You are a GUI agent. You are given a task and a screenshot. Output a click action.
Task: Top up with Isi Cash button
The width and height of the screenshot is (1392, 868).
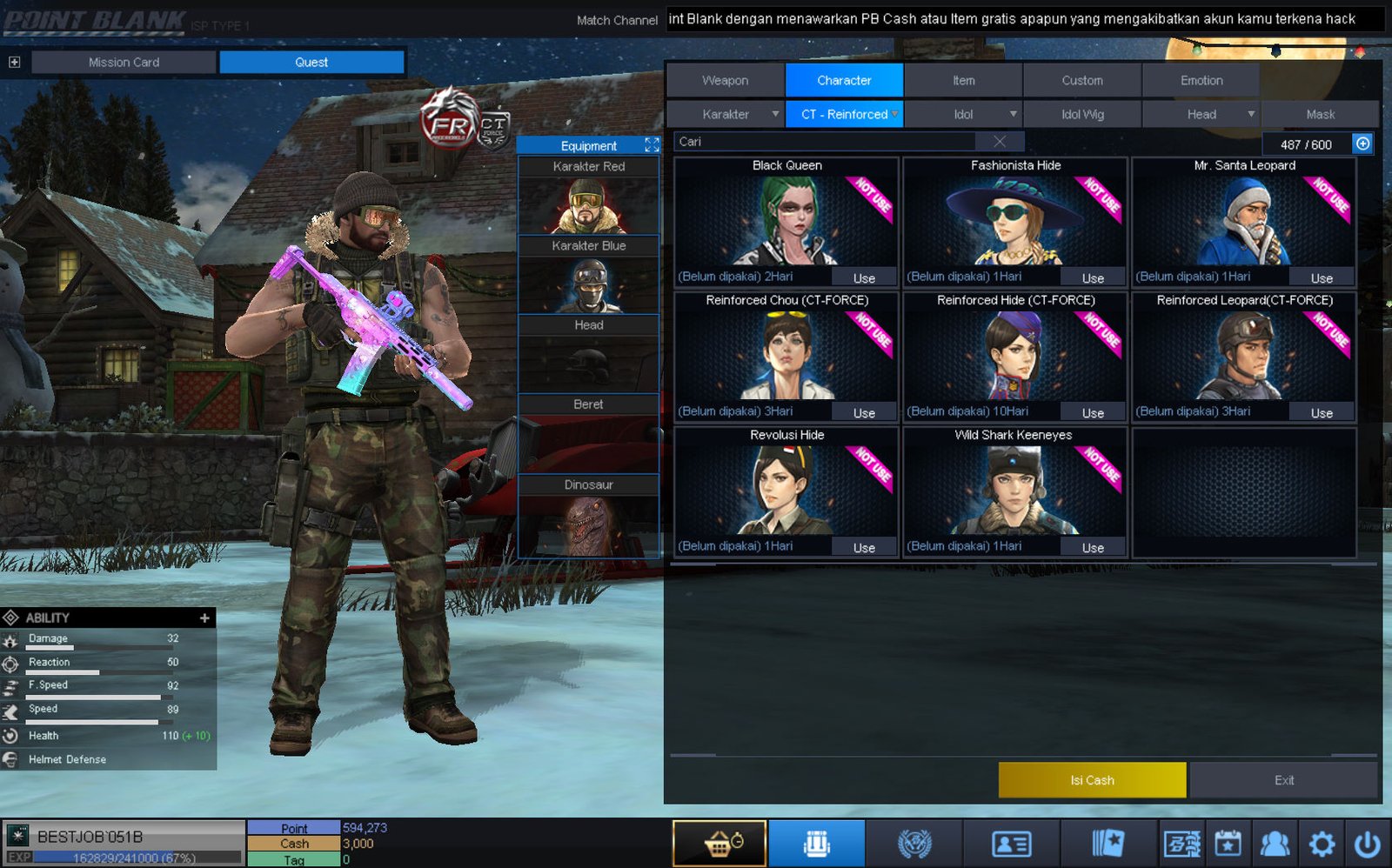pos(1092,780)
